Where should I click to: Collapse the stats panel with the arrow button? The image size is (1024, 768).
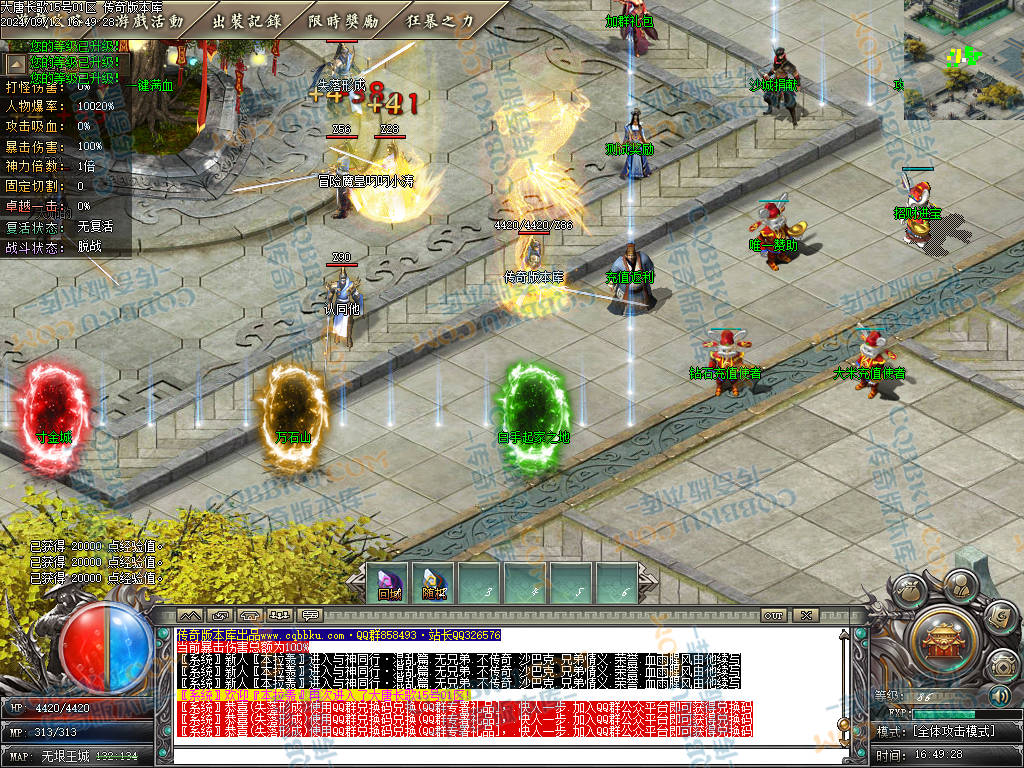pyautogui.click(x=16, y=62)
